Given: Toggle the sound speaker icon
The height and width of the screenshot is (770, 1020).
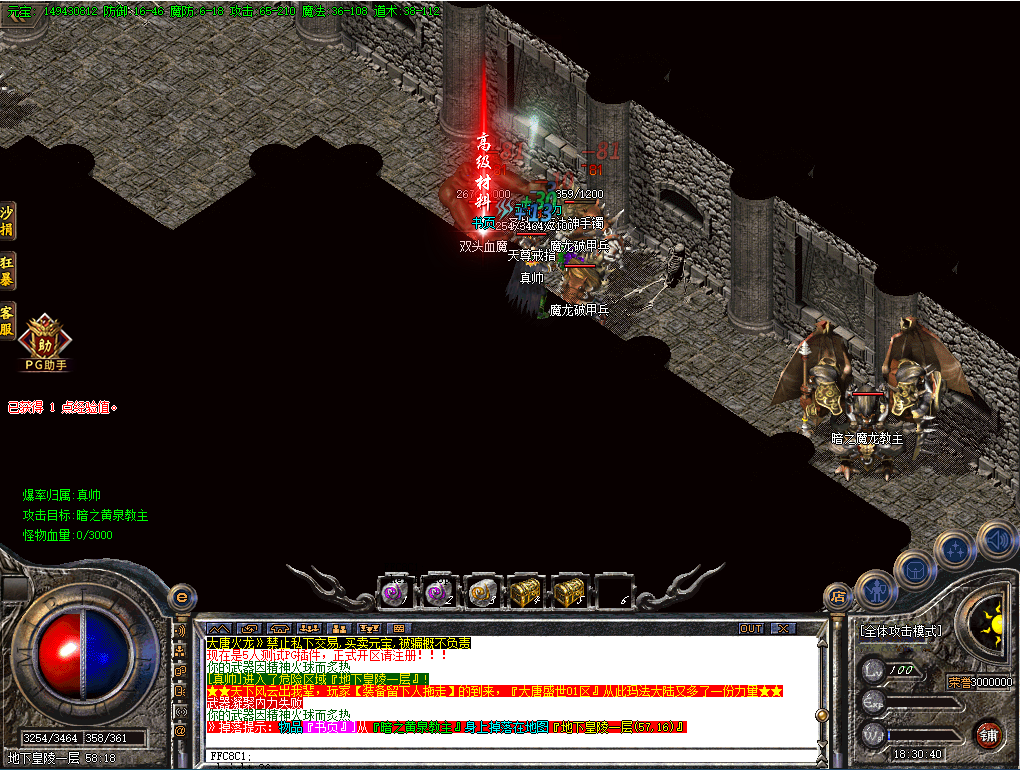Looking at the screenshot, I should 996,539.
